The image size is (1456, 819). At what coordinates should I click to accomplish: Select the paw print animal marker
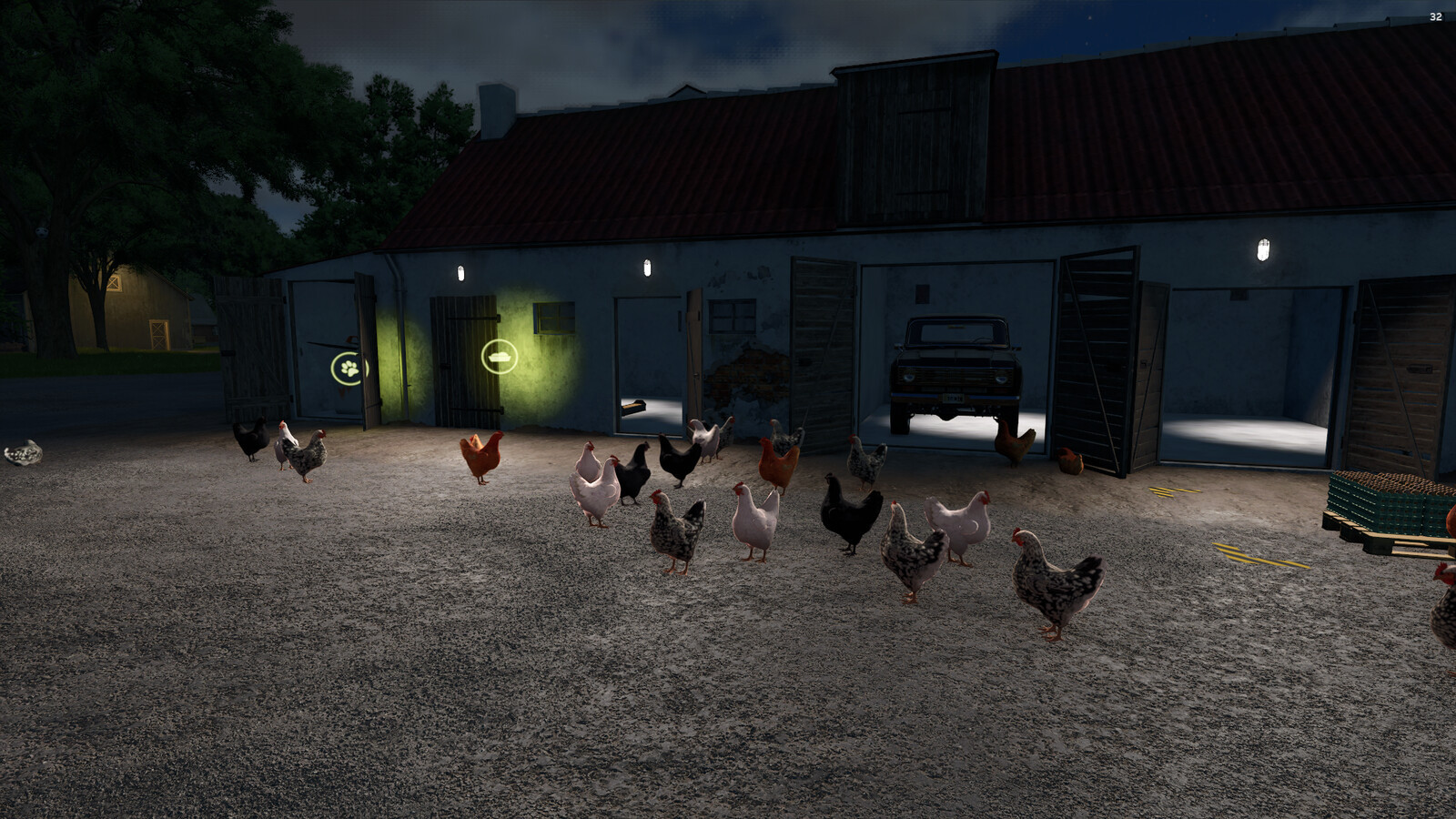pos(349,369)
